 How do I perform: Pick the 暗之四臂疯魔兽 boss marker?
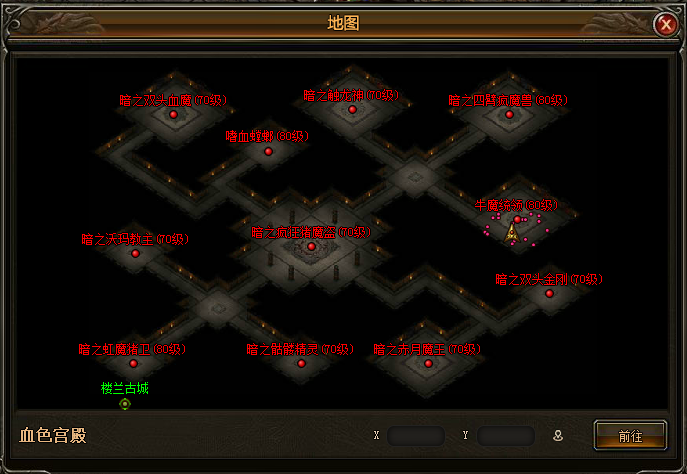509,114
